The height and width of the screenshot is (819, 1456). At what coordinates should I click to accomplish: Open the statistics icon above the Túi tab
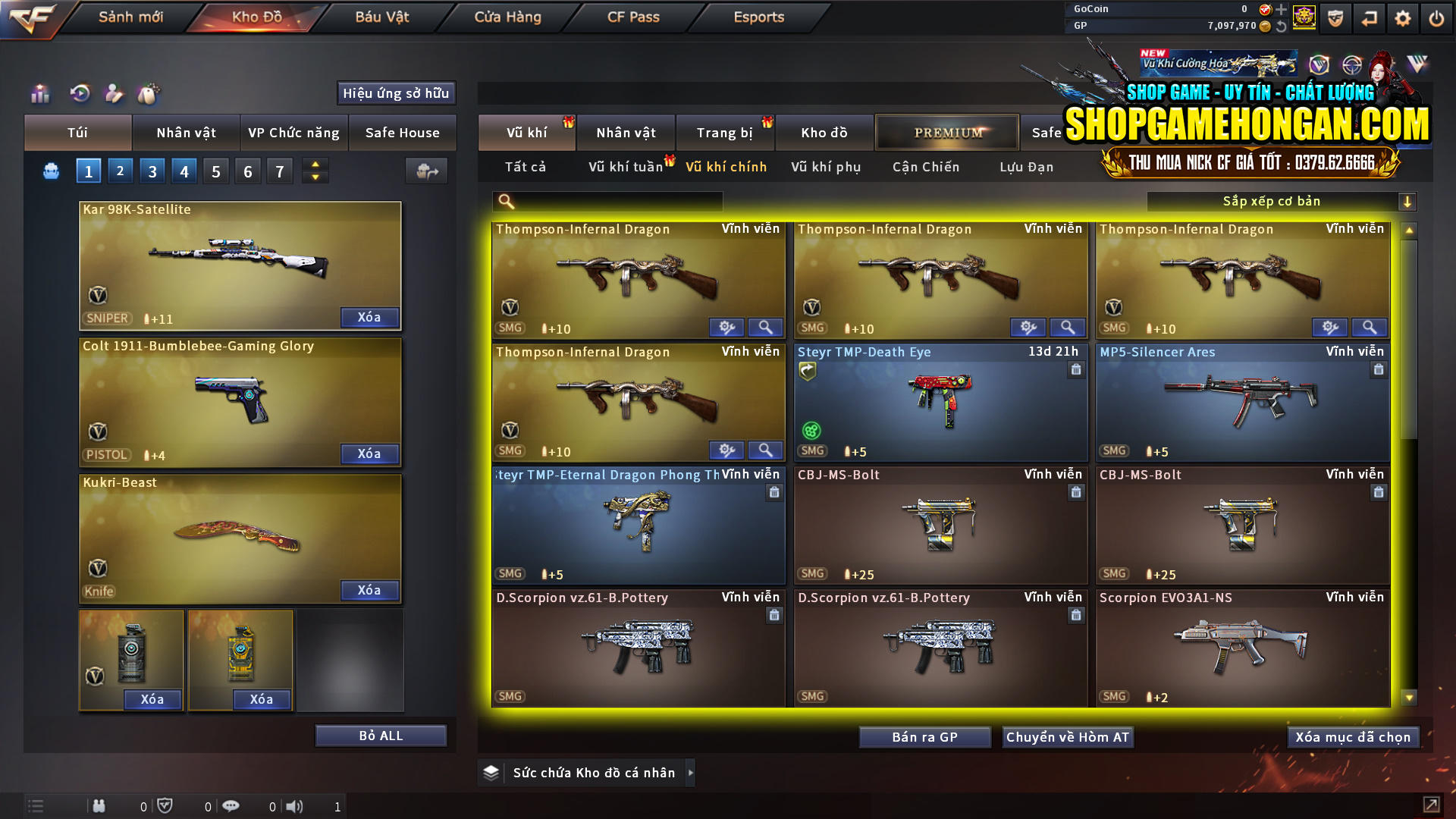(x=39, y=94)
